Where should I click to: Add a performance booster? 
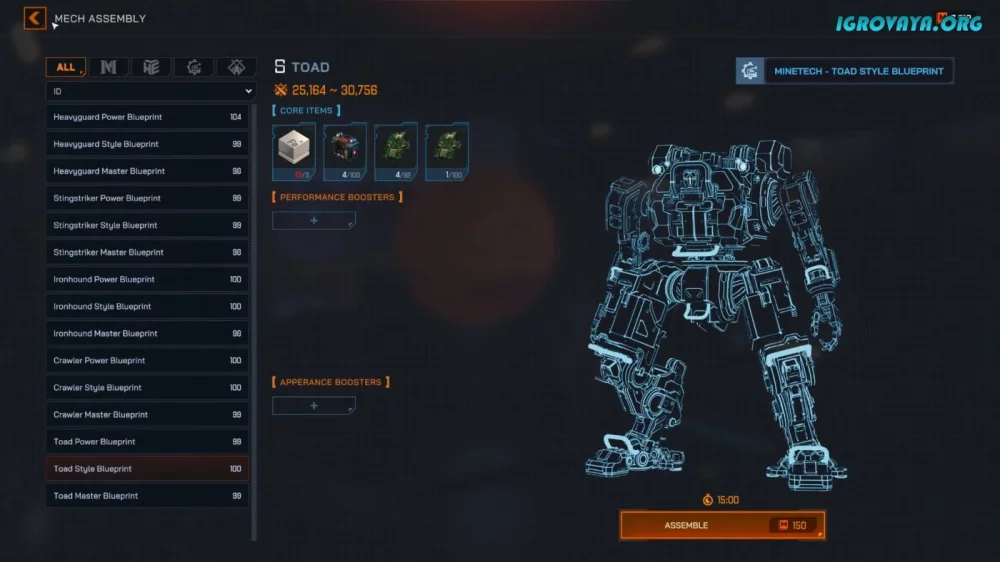pos(314,220)
